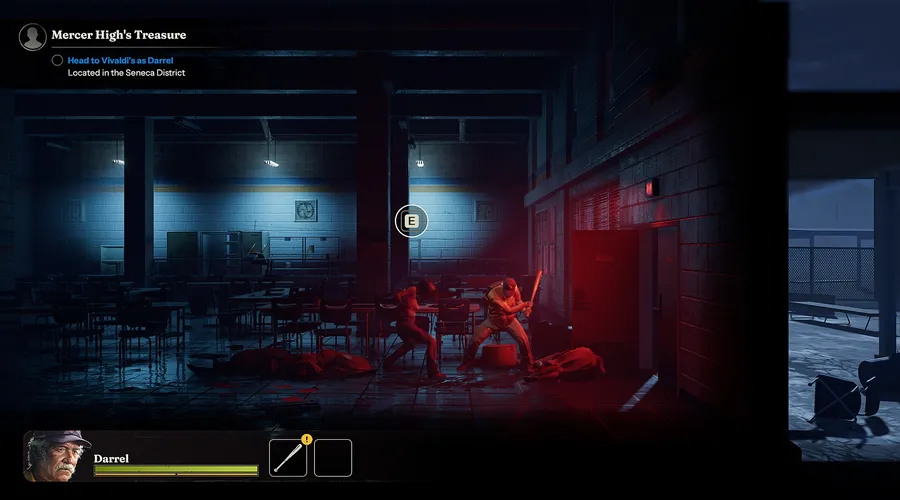Click Darrel's character portrait
This screenshot has width=900, height=500.
(57, 456)
